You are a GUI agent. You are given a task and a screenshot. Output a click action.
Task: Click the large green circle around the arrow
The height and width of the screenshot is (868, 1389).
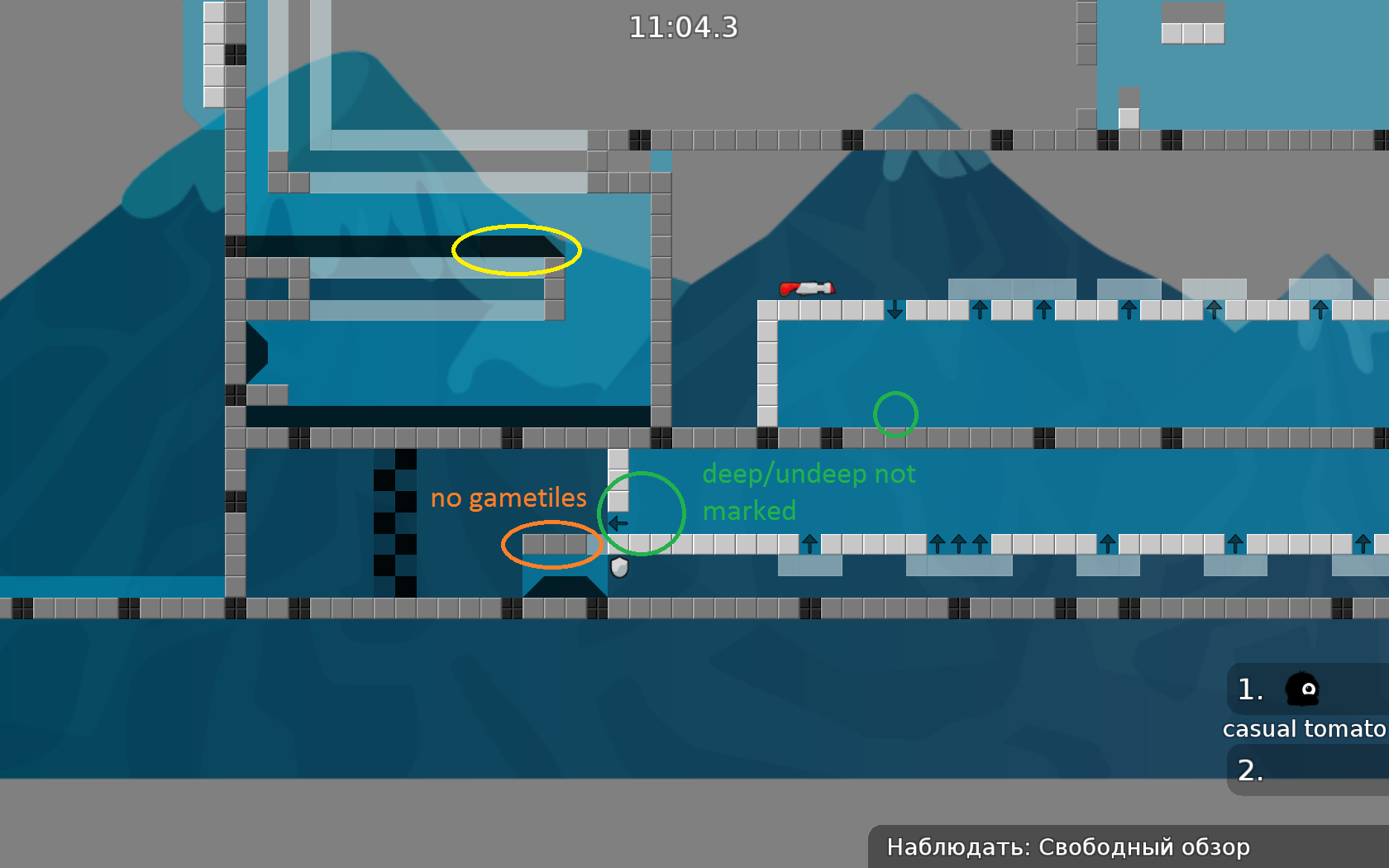643,513
